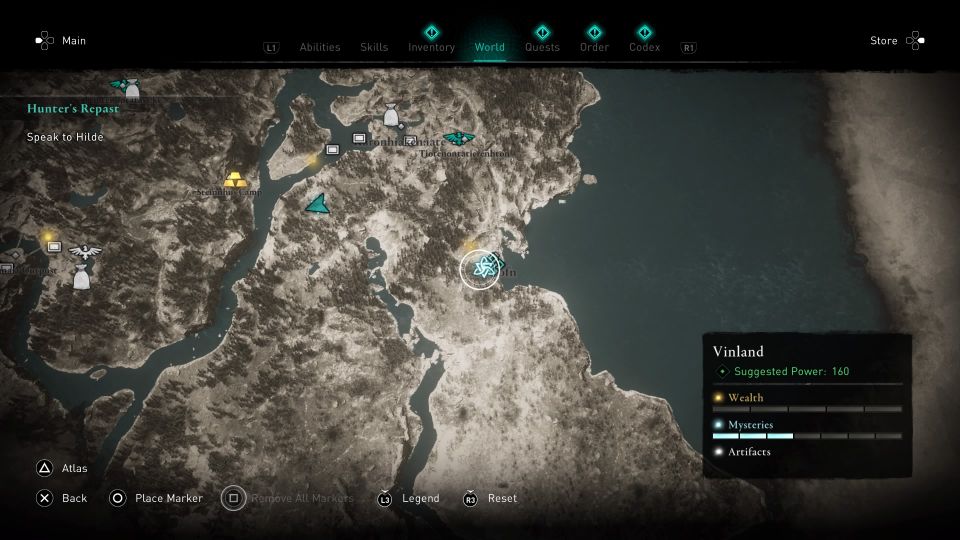Click the teal eagle synchronization point marker

click(458, 138)
